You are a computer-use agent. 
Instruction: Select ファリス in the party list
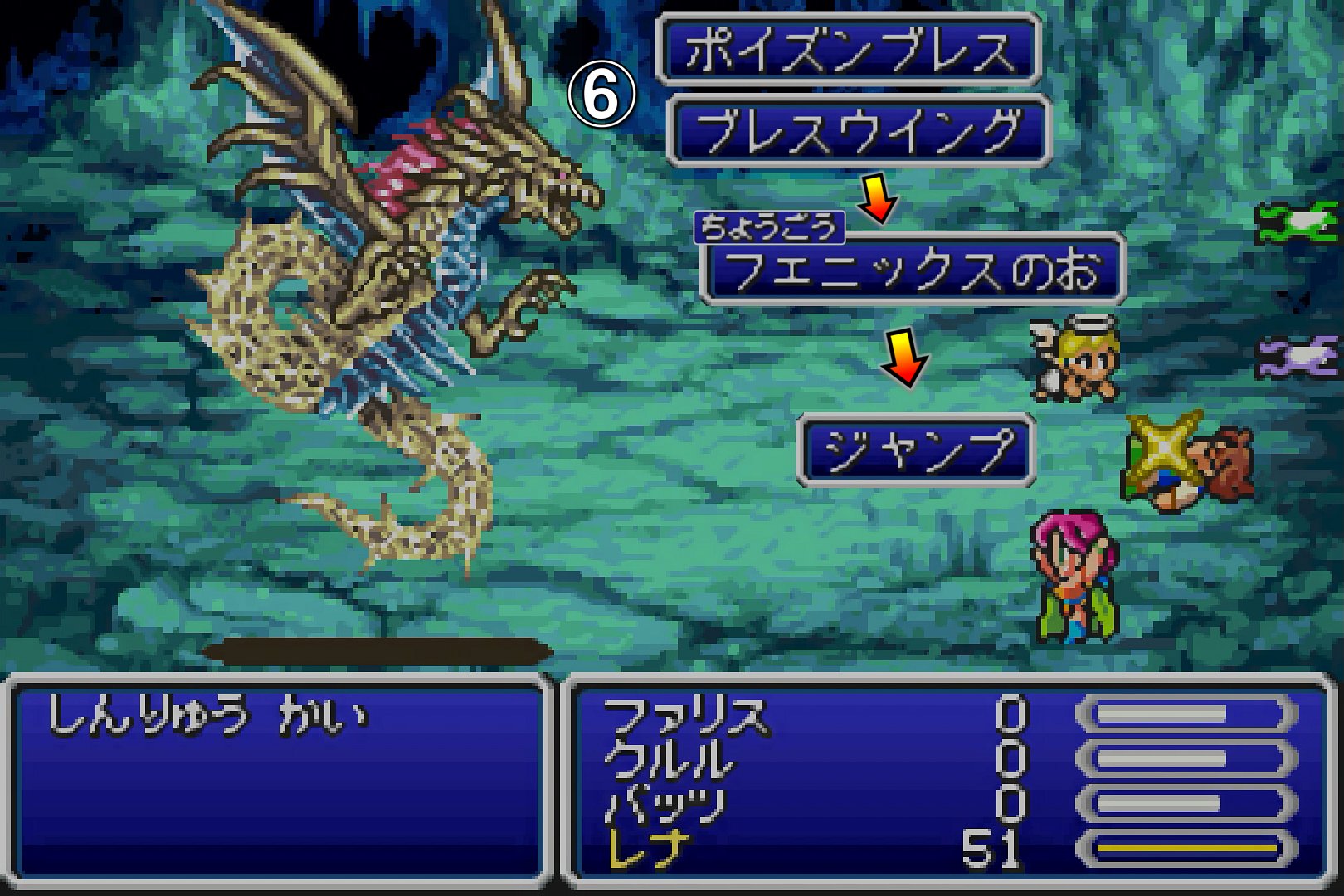click(x=685, y=716)
